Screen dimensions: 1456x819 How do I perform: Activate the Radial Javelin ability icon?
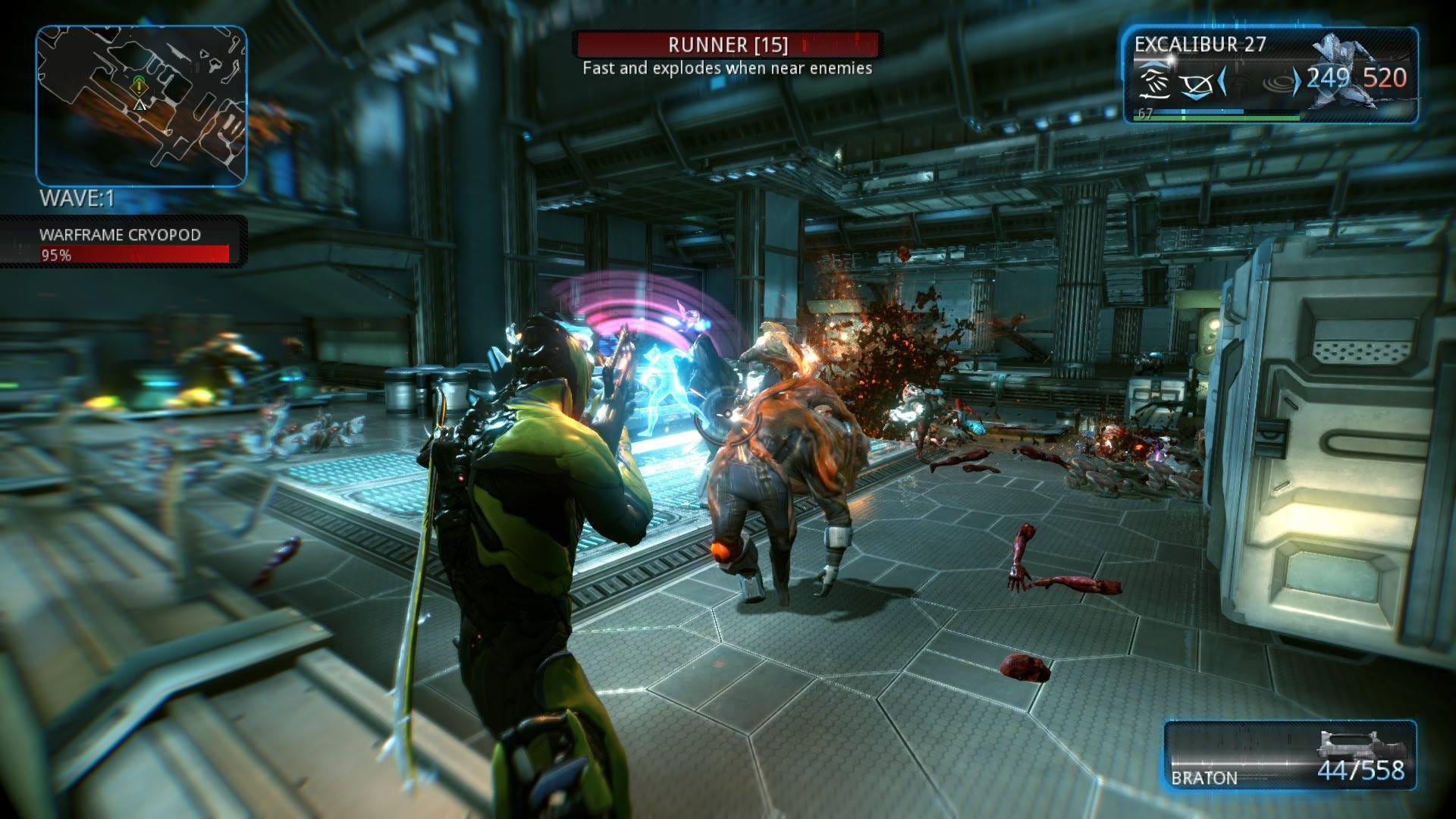[x=1279, y=82]
